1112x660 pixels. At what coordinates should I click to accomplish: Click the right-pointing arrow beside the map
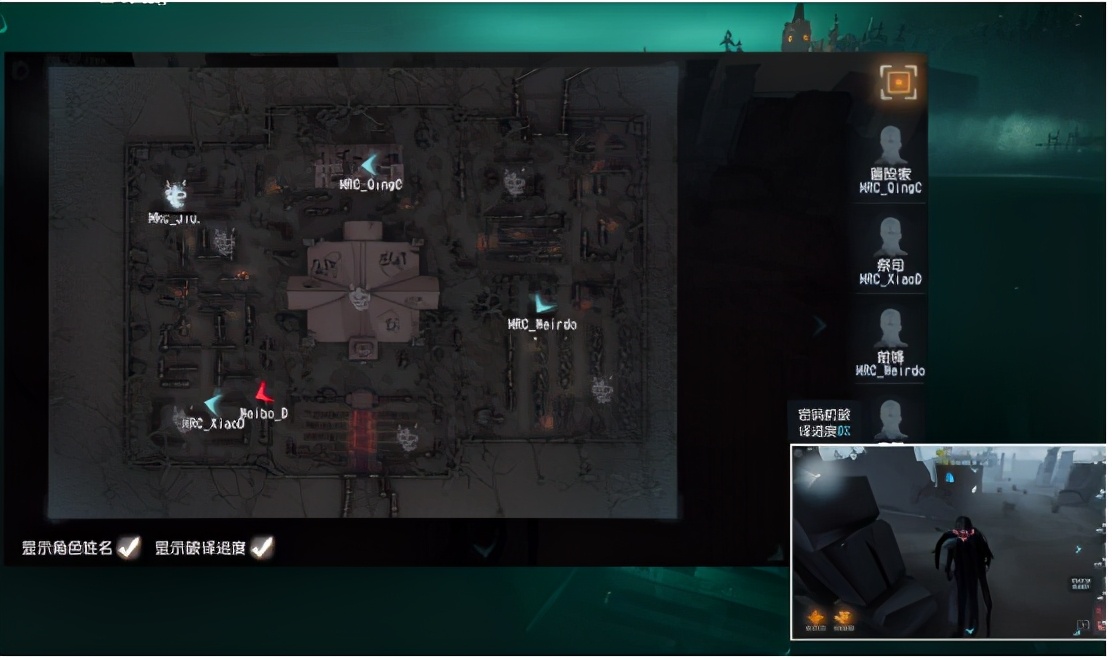click(820, 325)
